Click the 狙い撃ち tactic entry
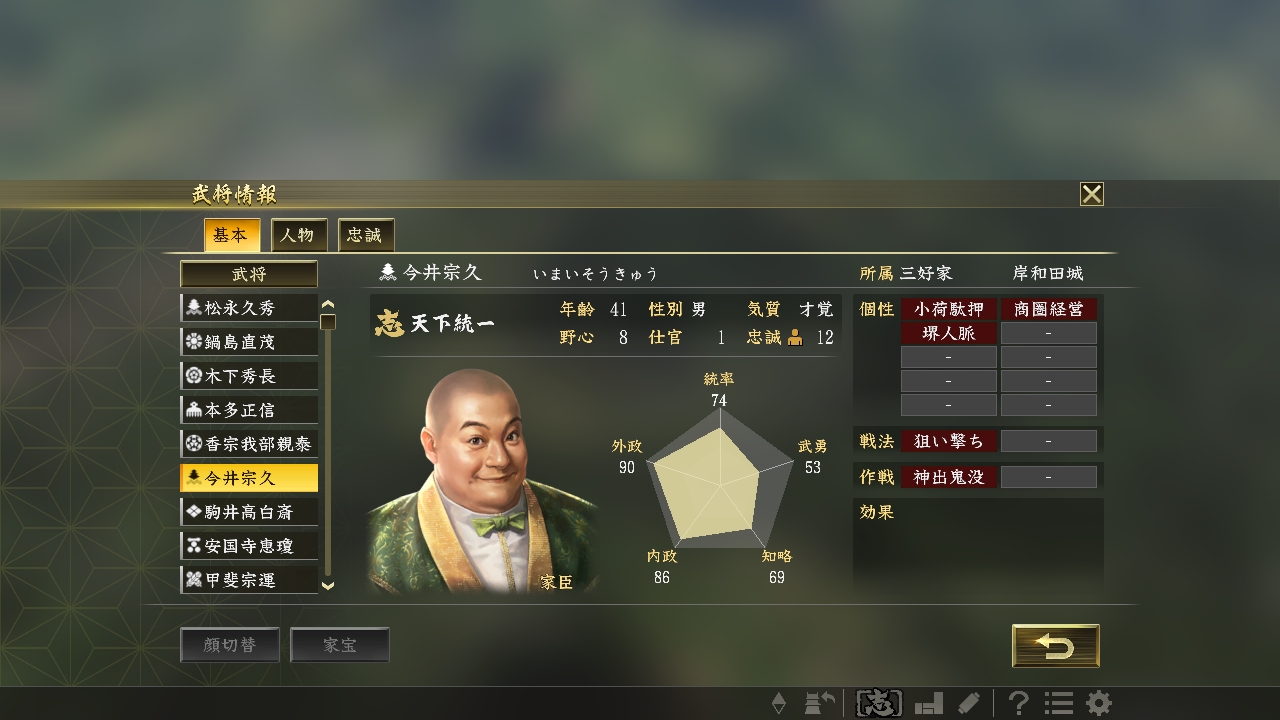Viewport: 1280px width, 720px height. [948, 441]
